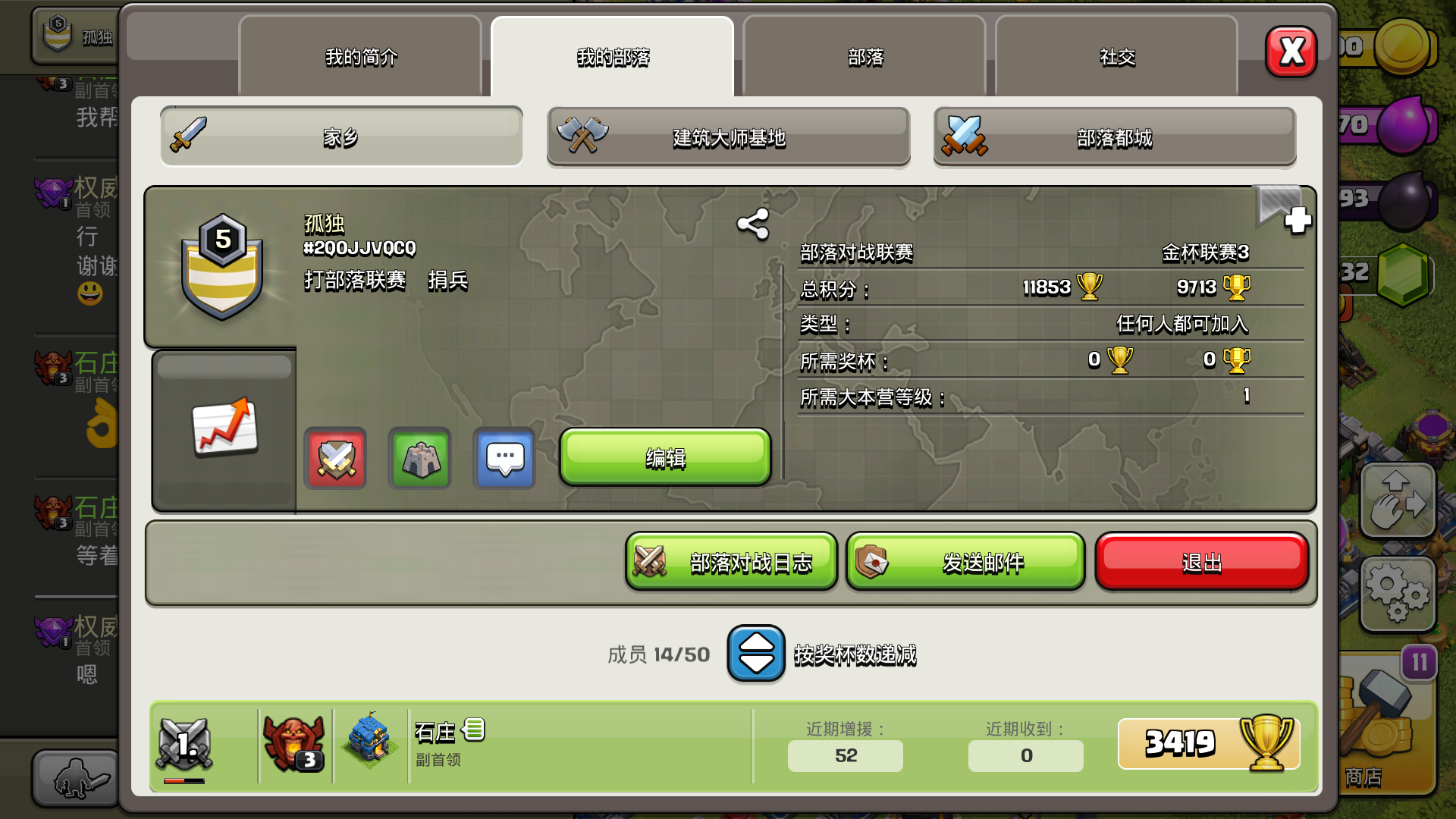Open the 部落 tab
Image resolution: width=1456 pixels, height=819 pixels.
(x=864, y=57)
